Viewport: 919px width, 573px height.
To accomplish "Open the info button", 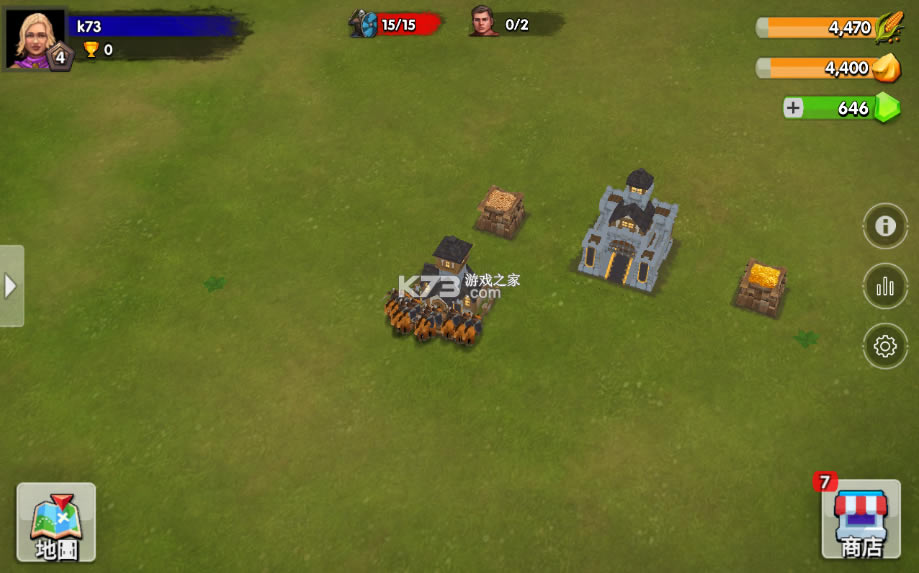I will tap(885, 226).
